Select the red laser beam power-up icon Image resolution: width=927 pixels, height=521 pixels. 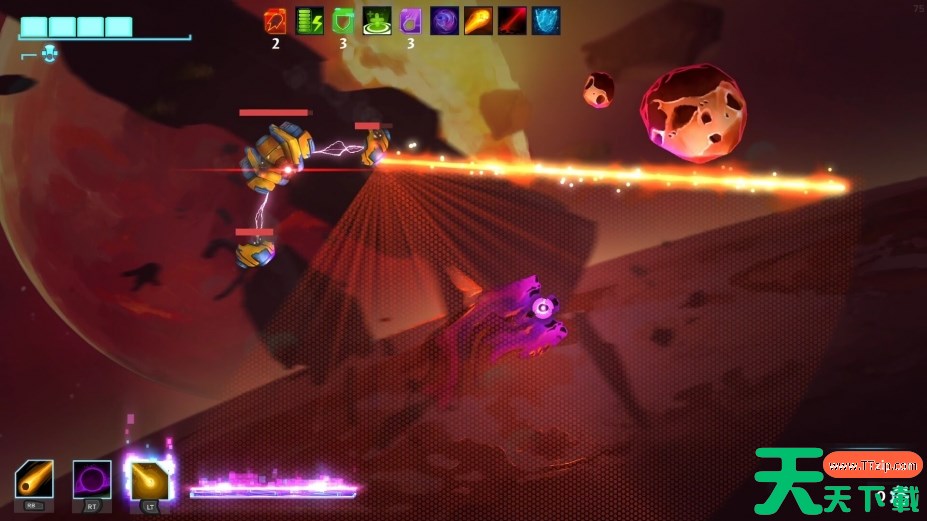pos(513,21)
